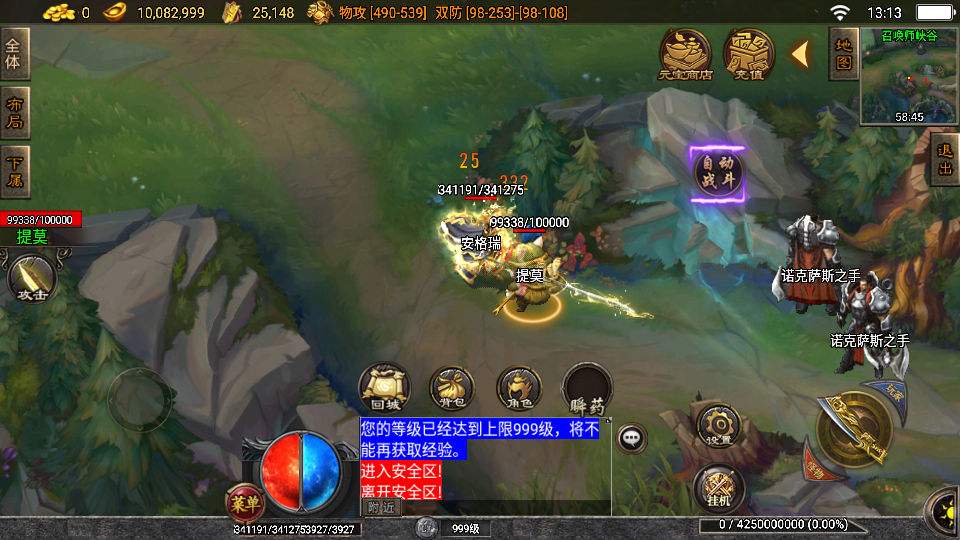Open the 角色 character sheet

(x=519, y=388)
